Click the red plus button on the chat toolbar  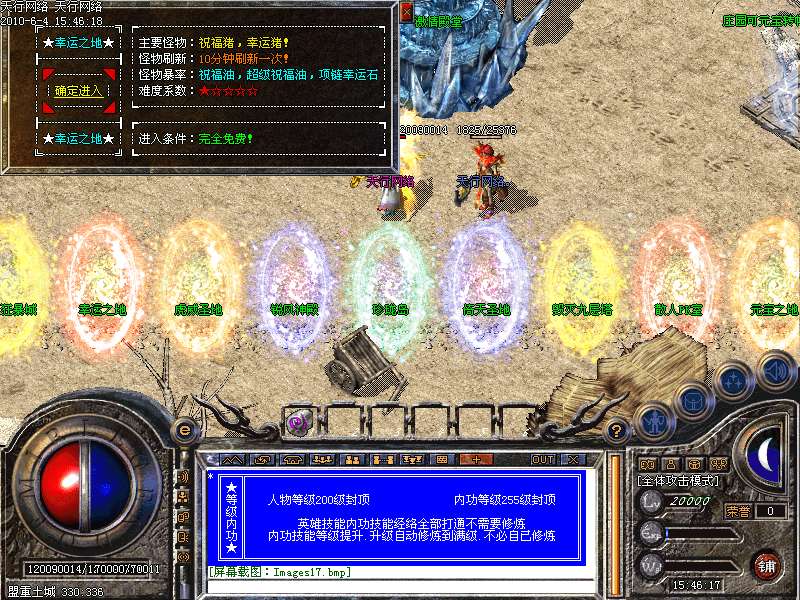coord(475,459)
